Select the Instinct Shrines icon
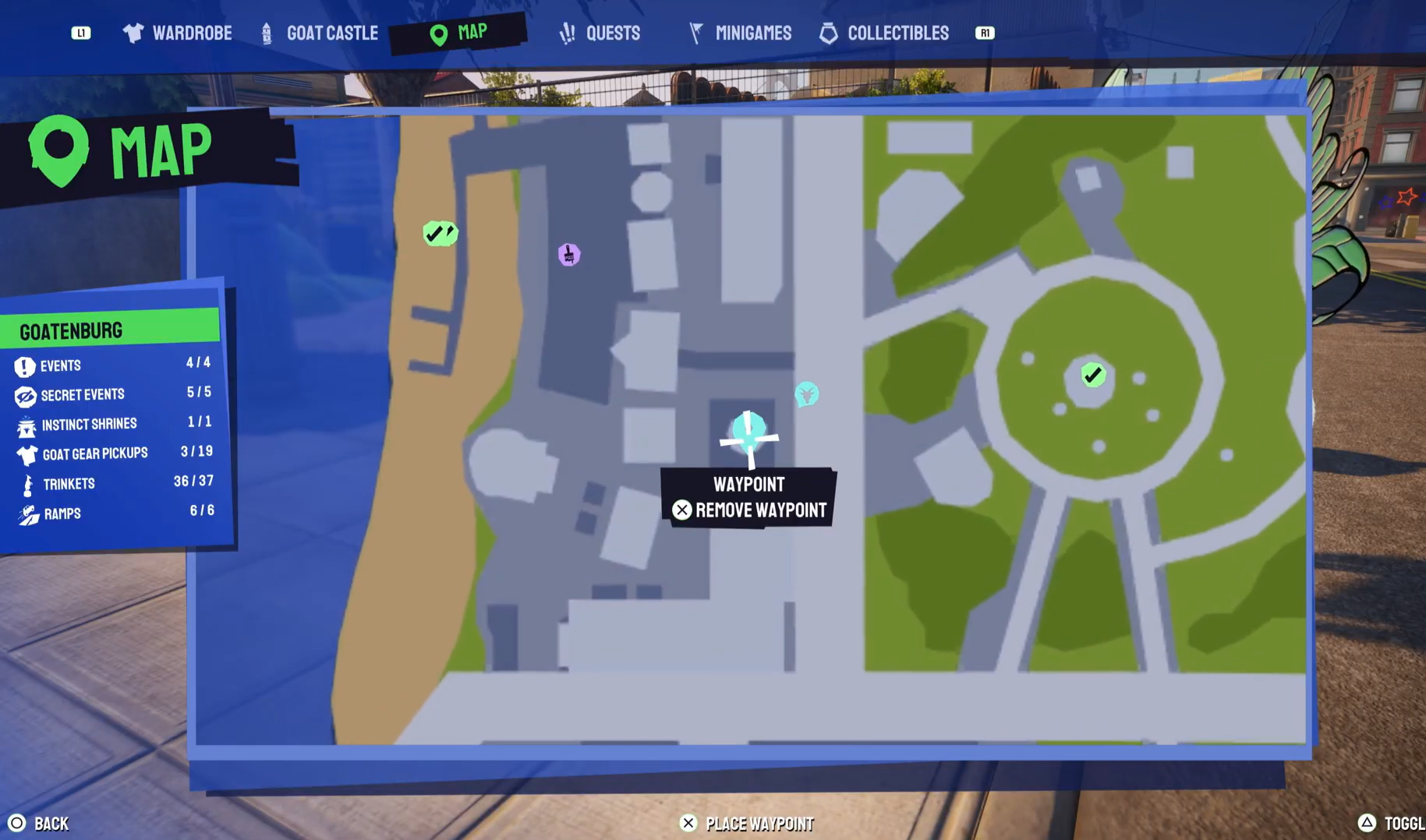The image size is (1426, 840). [26, 424]
